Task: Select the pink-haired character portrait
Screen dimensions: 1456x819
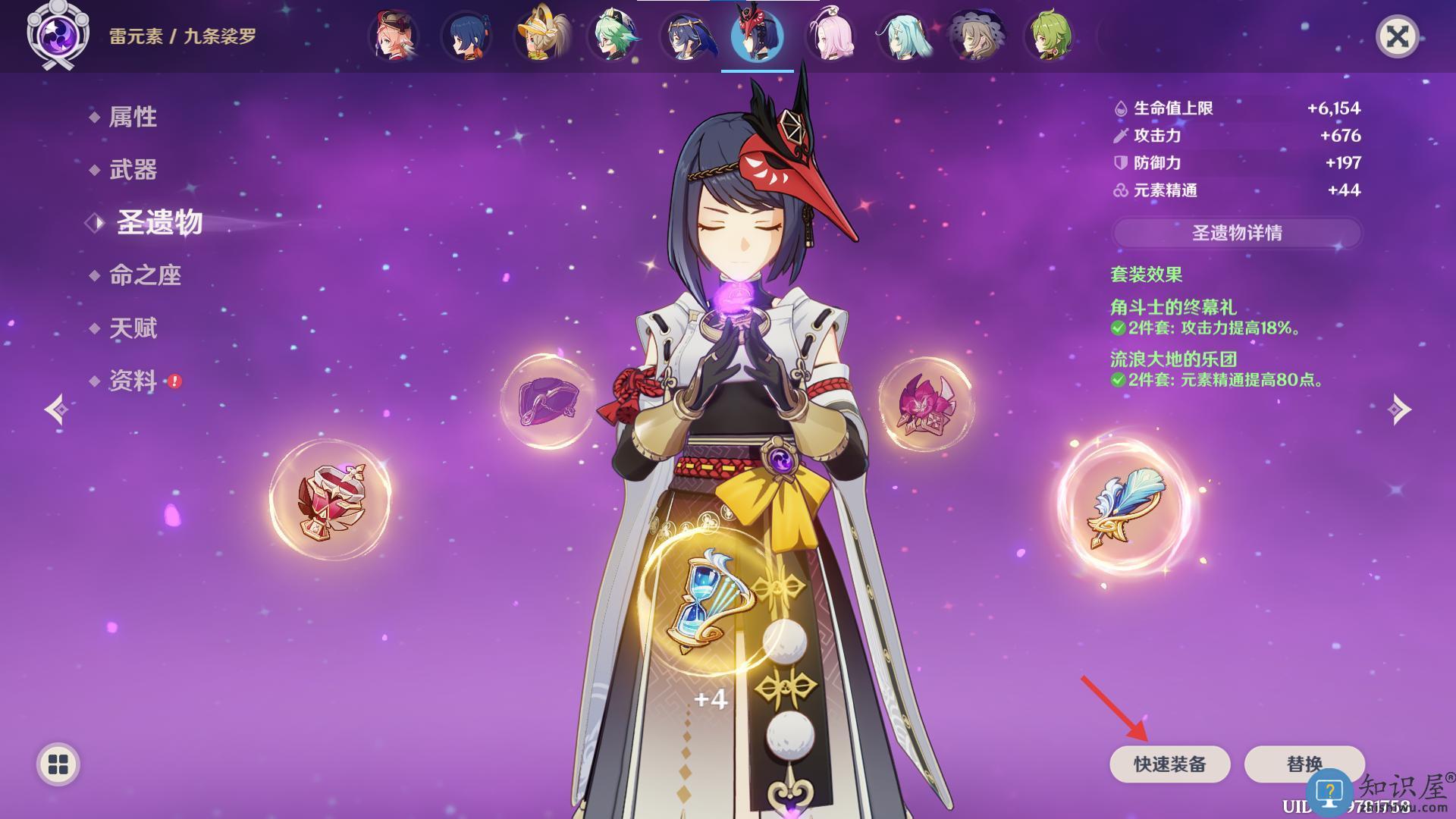Action: click(x=830, y=36)
